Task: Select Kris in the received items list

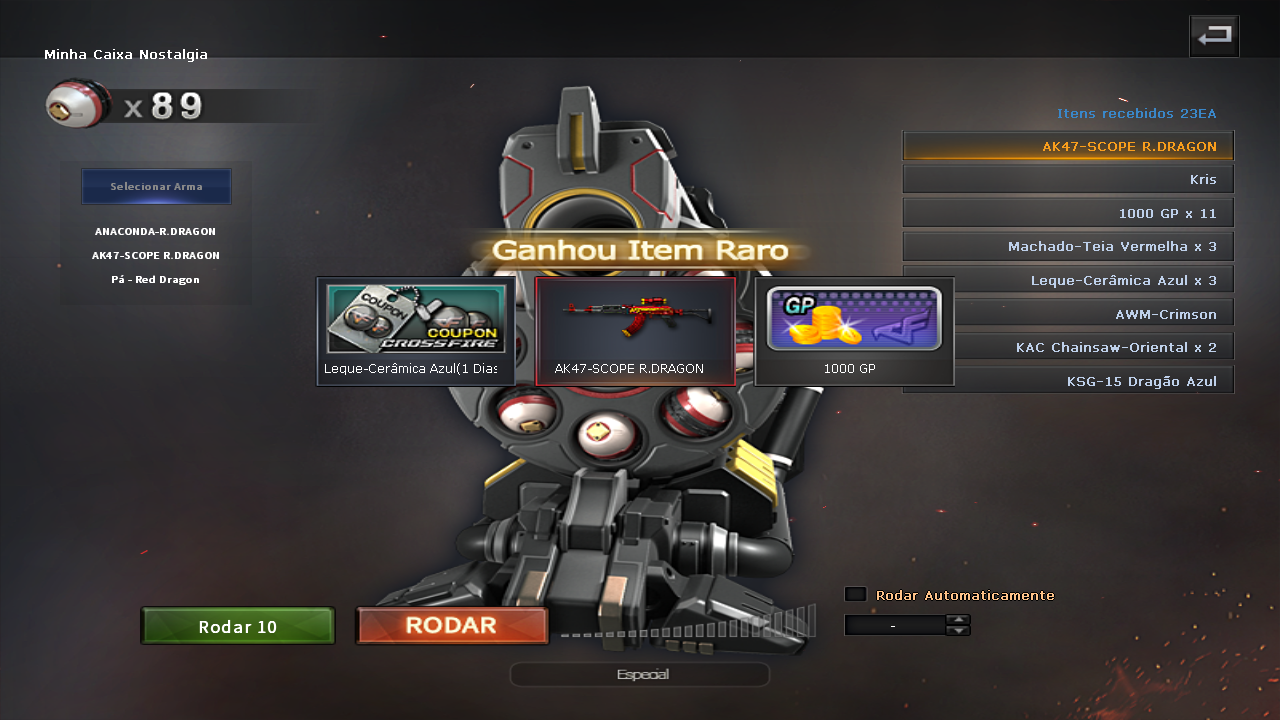Action: click(1067, 178)
